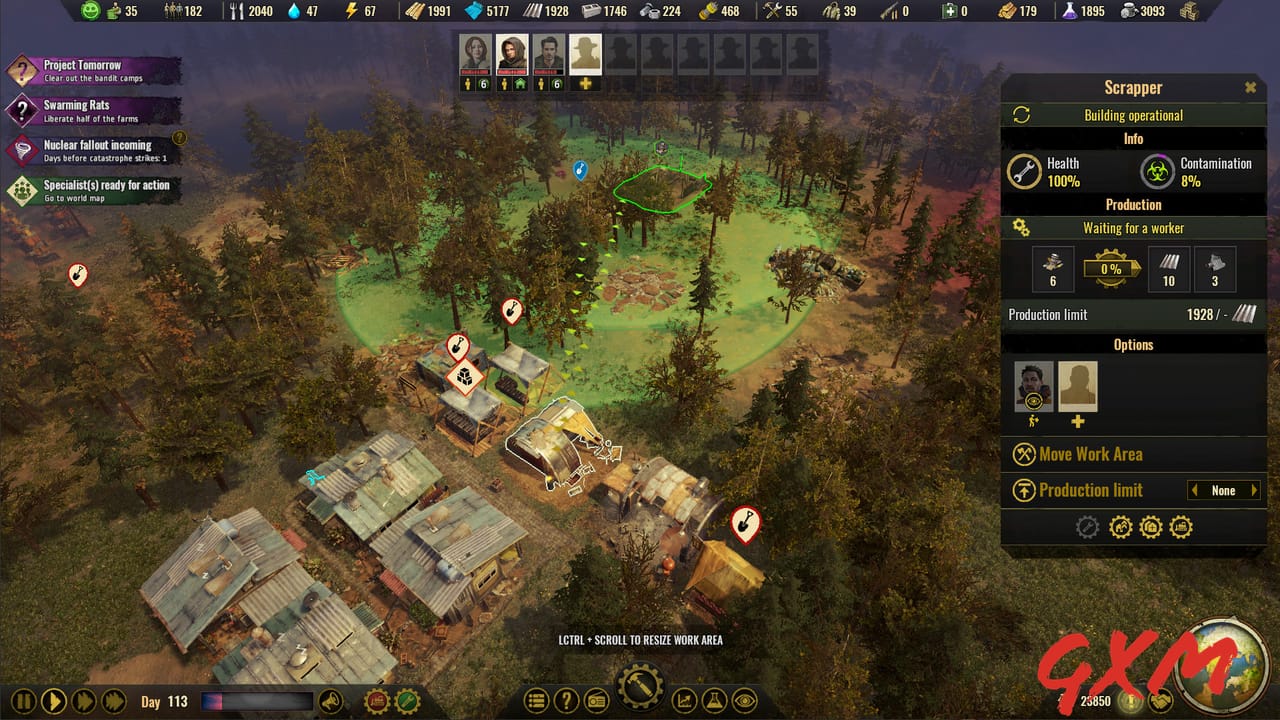Open the research panel flask icon

coord(715,701)
